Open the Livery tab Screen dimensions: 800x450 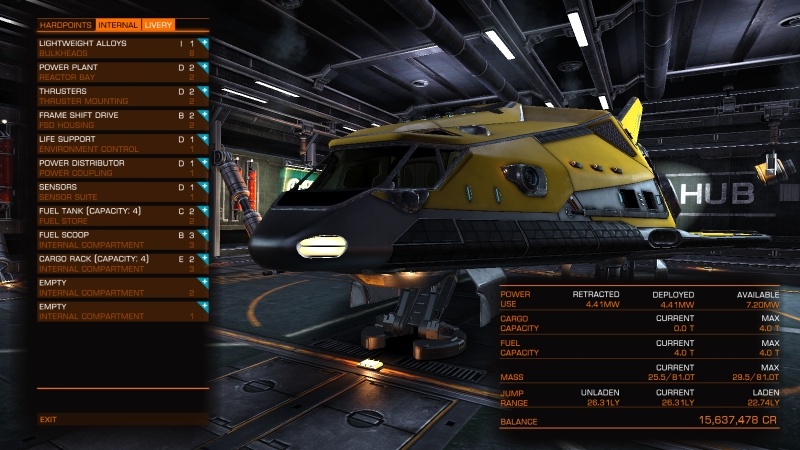coord(158,24)
